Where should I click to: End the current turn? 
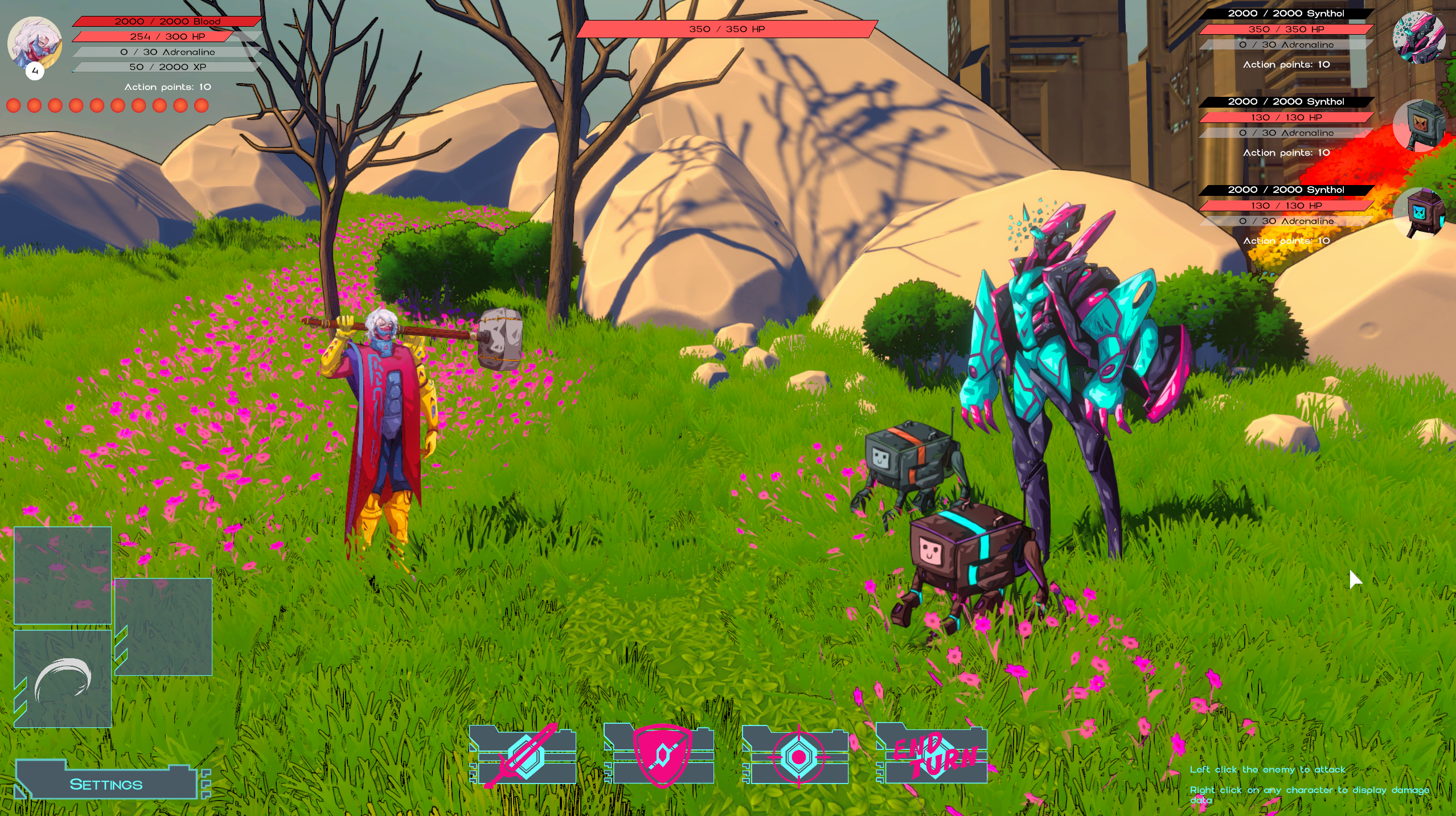(x=934, y=755)
